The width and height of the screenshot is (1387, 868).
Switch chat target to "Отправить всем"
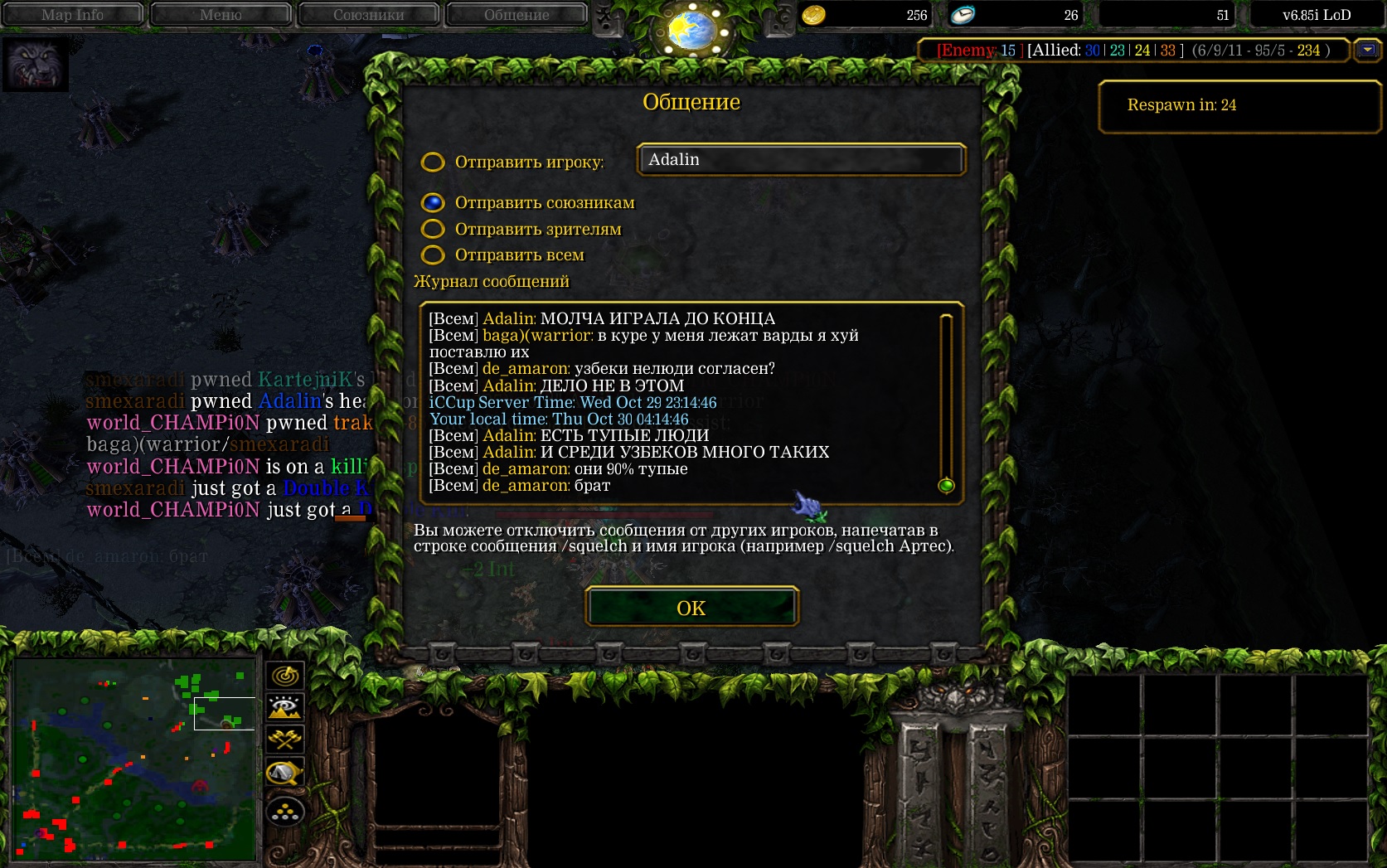[x=433, y=255]
